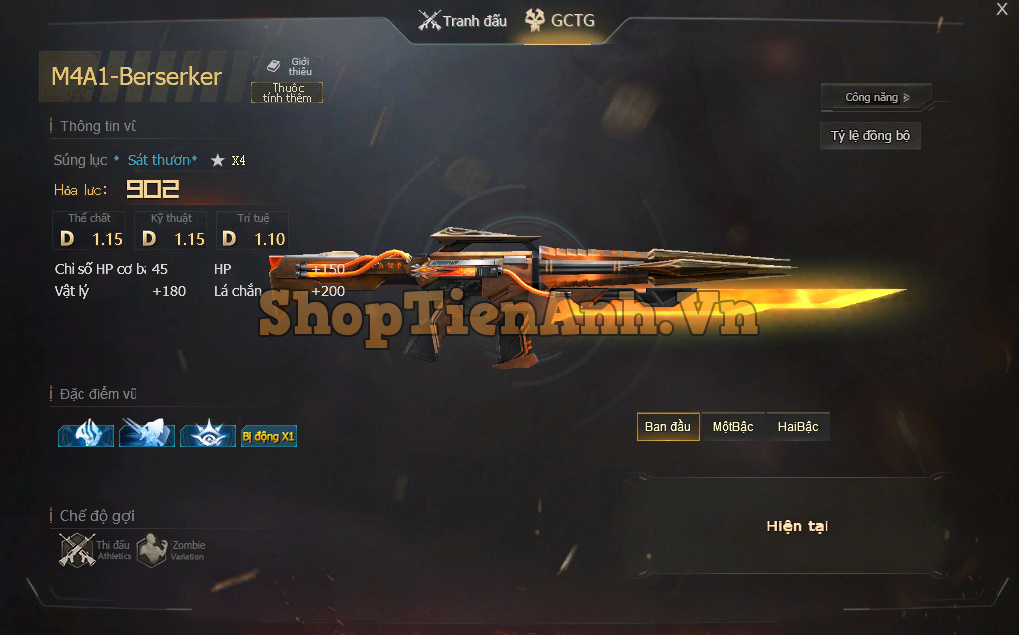Image resolution: width=1019 pixels, height=635 pixels.
Task: Select the Thi đấu Athletics mode icon
Action: (x=78, y=549)
